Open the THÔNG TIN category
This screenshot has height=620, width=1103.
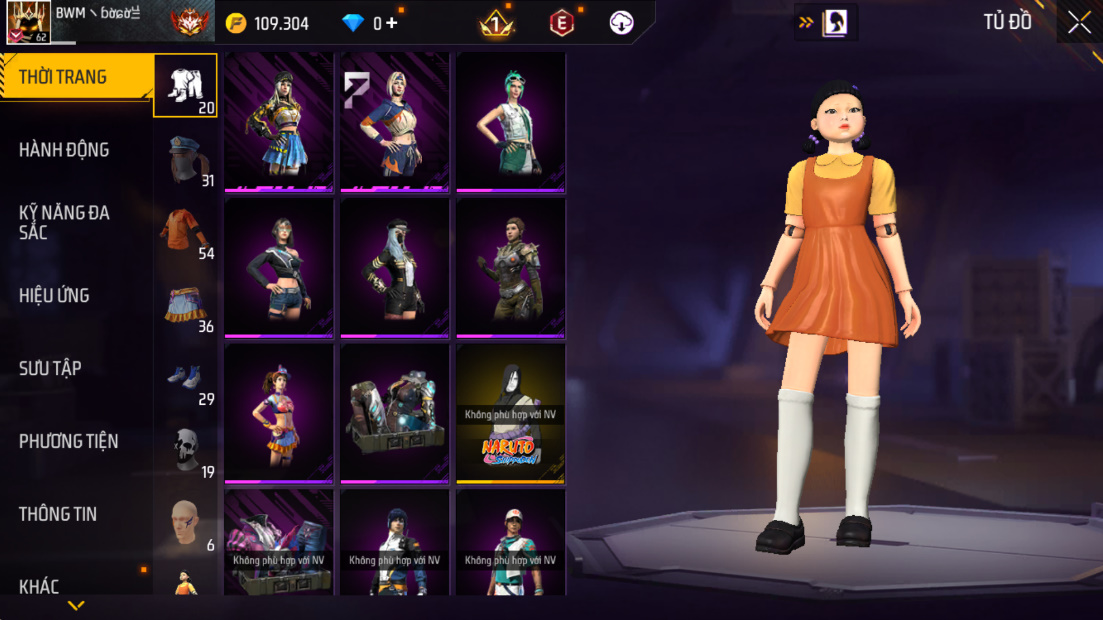tap(58, 514)
